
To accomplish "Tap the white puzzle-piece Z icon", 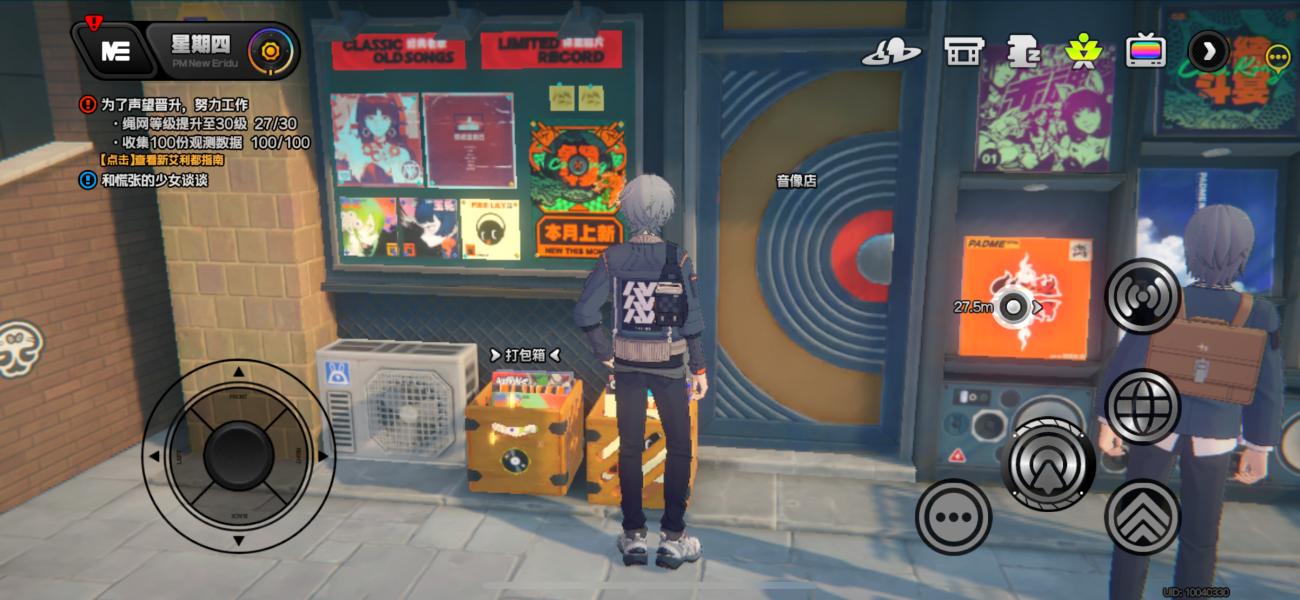I will pyautogui.click(x=1022, y=52).
